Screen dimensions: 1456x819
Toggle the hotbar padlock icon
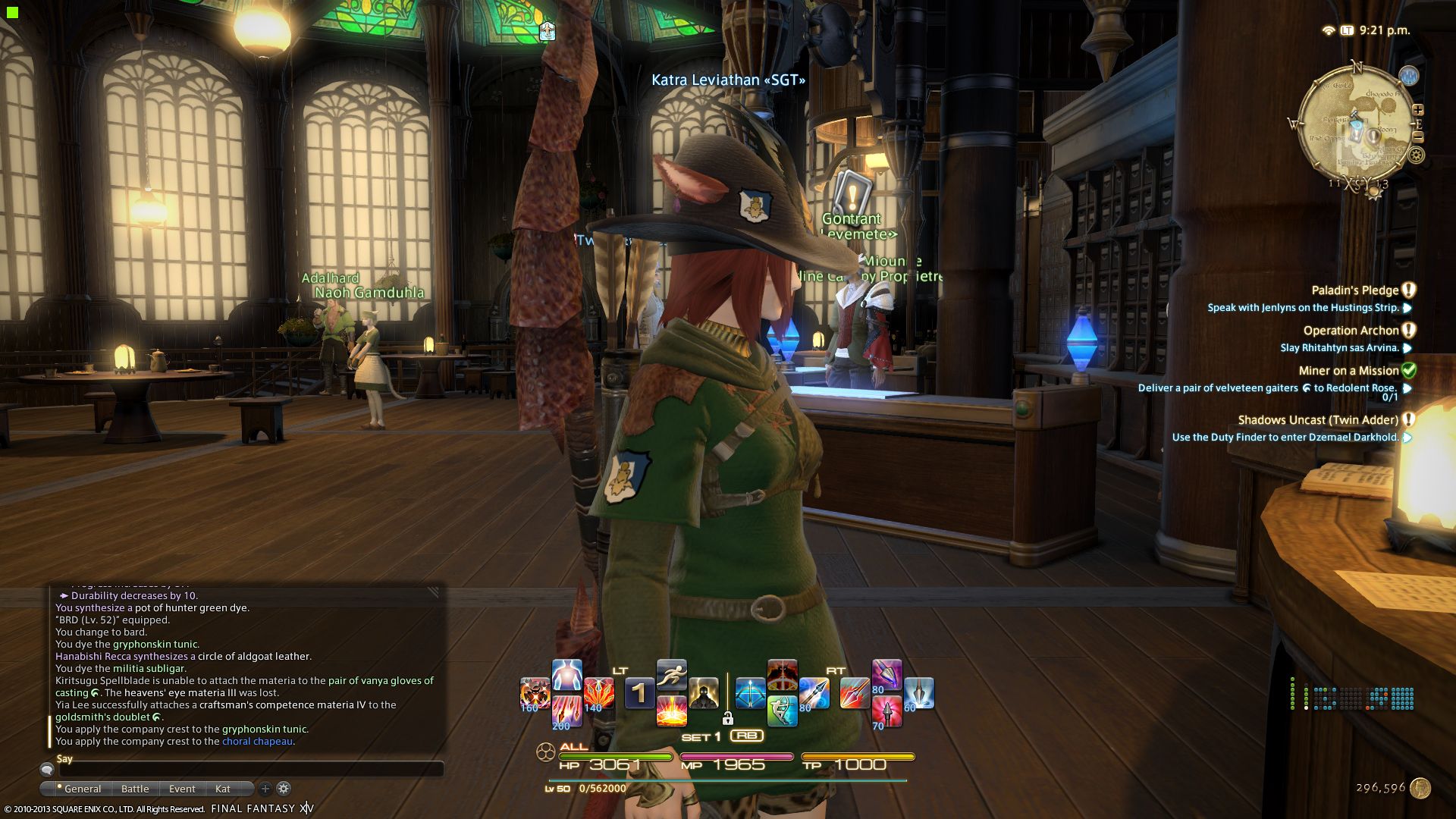coord(728,718)
